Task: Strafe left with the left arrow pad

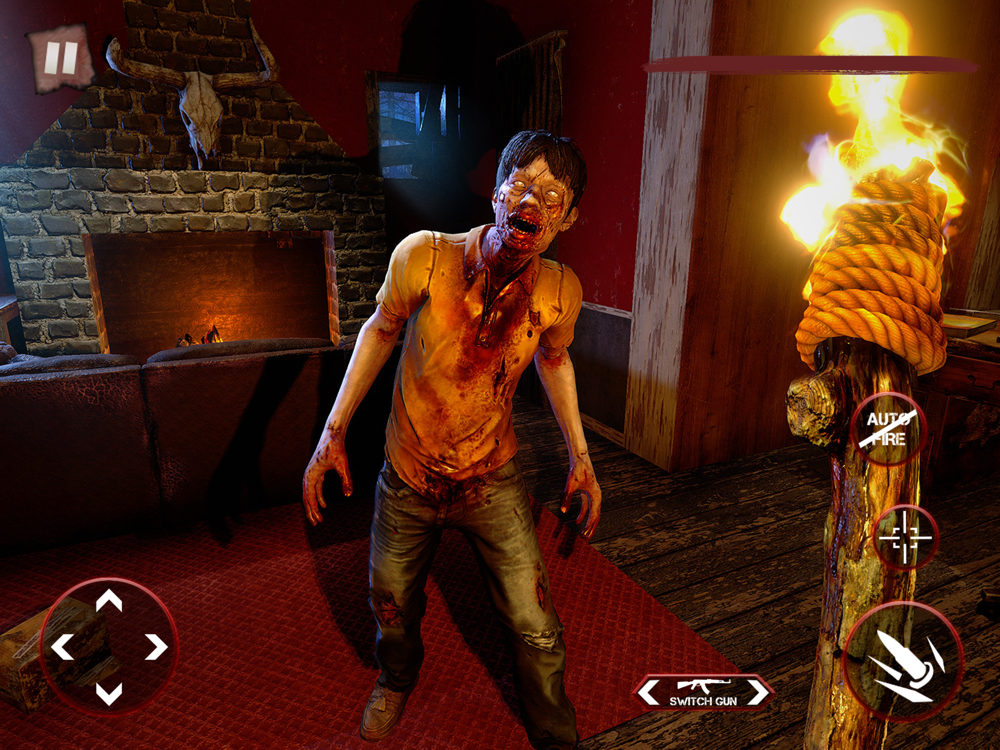Action: (x=62, y=647)
